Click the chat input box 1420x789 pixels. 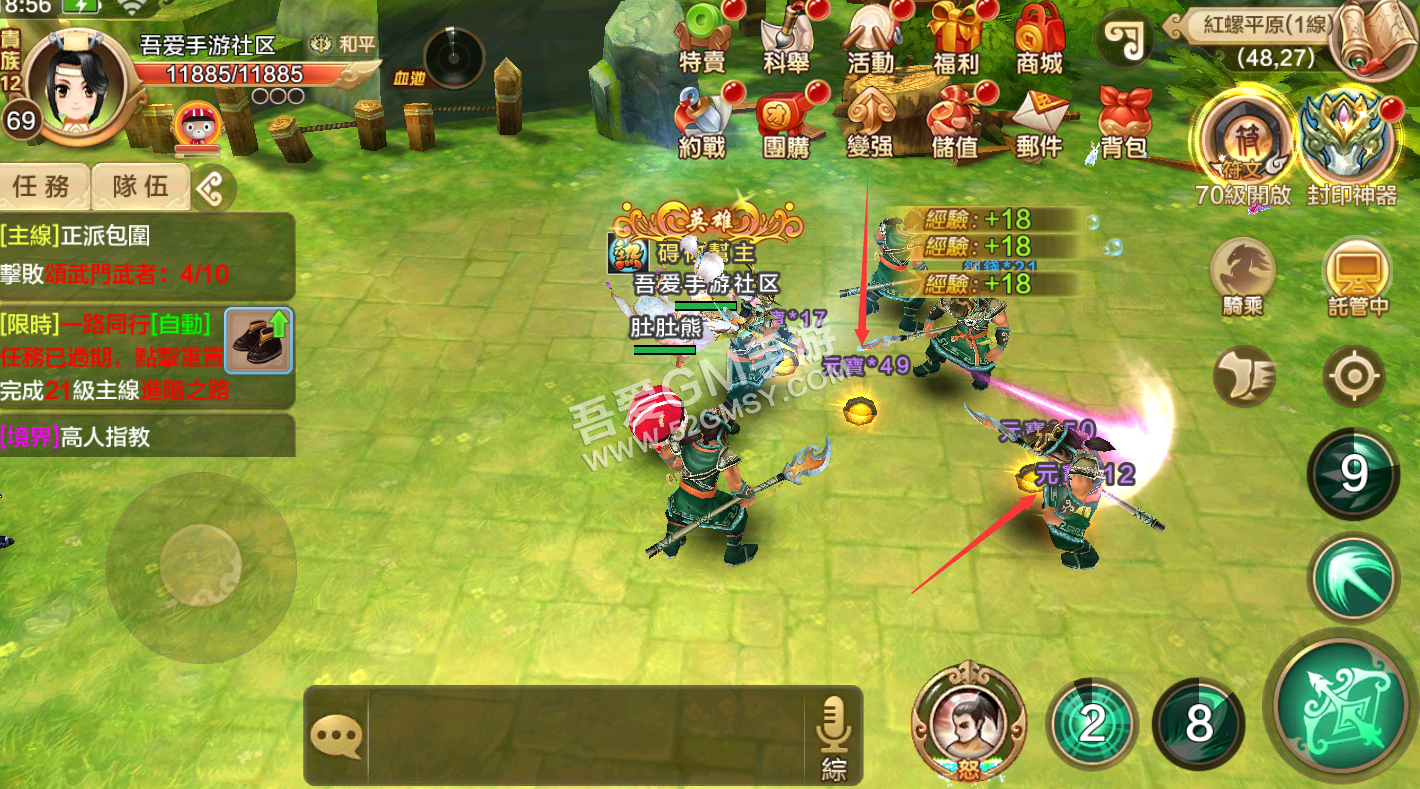tap(585, 736)
